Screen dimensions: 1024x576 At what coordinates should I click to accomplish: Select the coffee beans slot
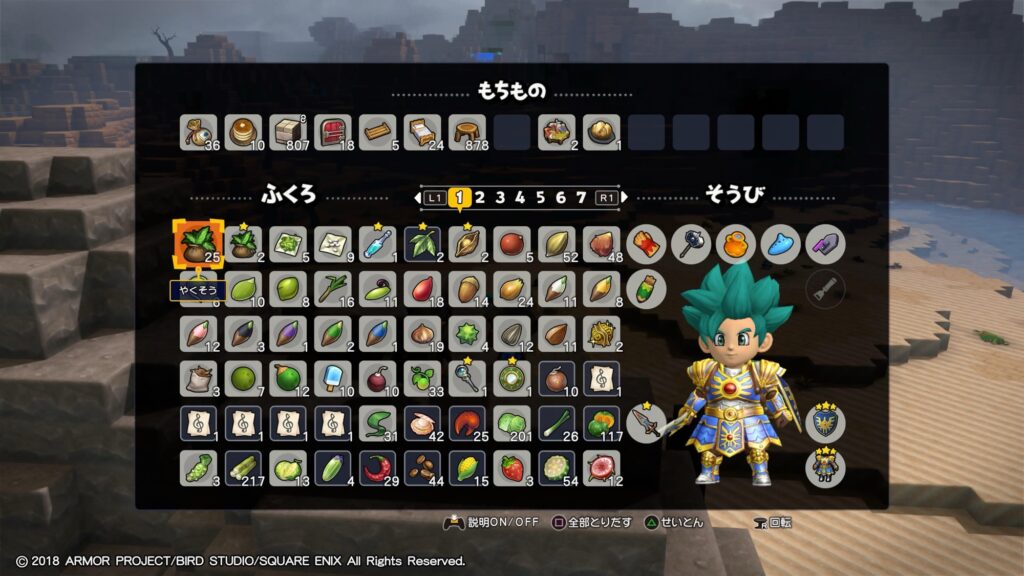[x=422, y=468]
